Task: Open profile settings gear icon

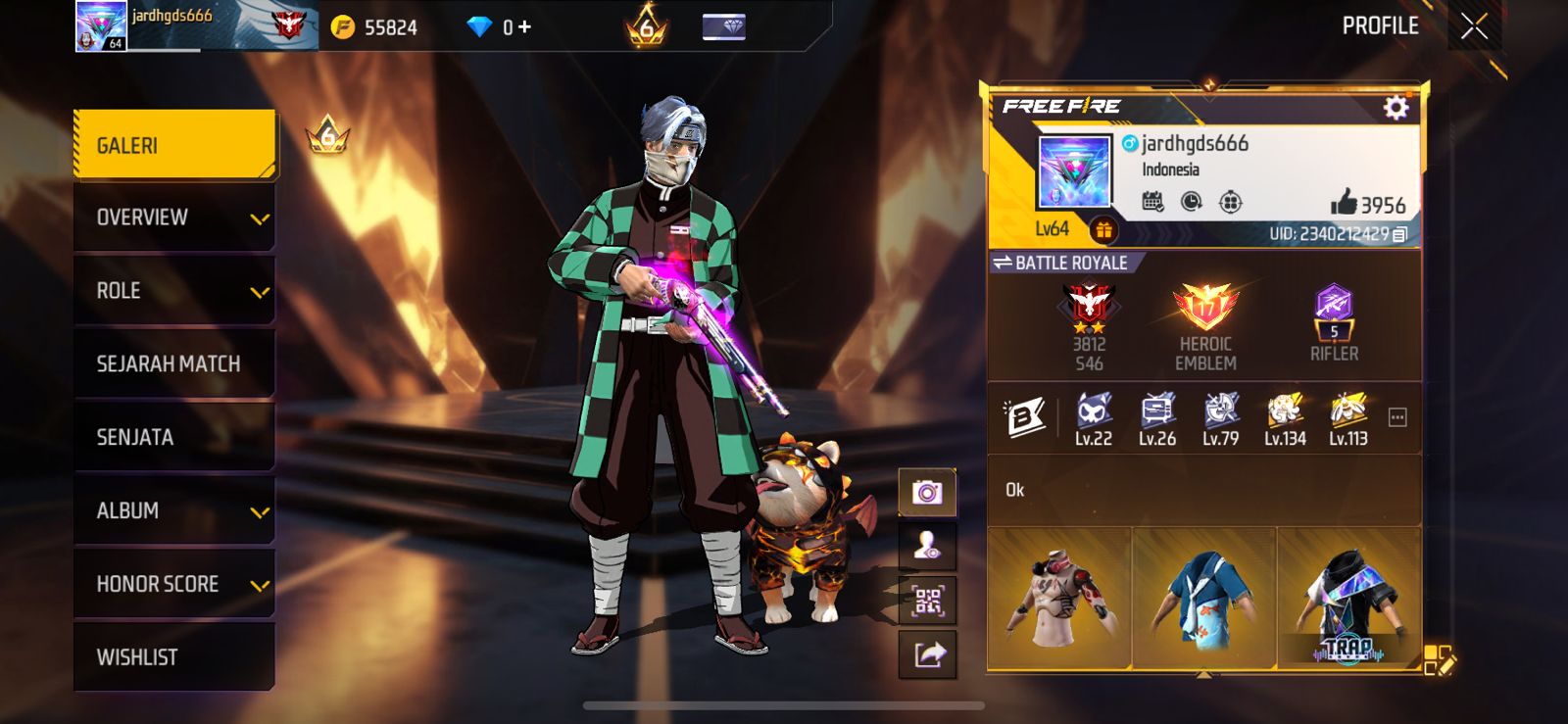Action: point(1396,107)
